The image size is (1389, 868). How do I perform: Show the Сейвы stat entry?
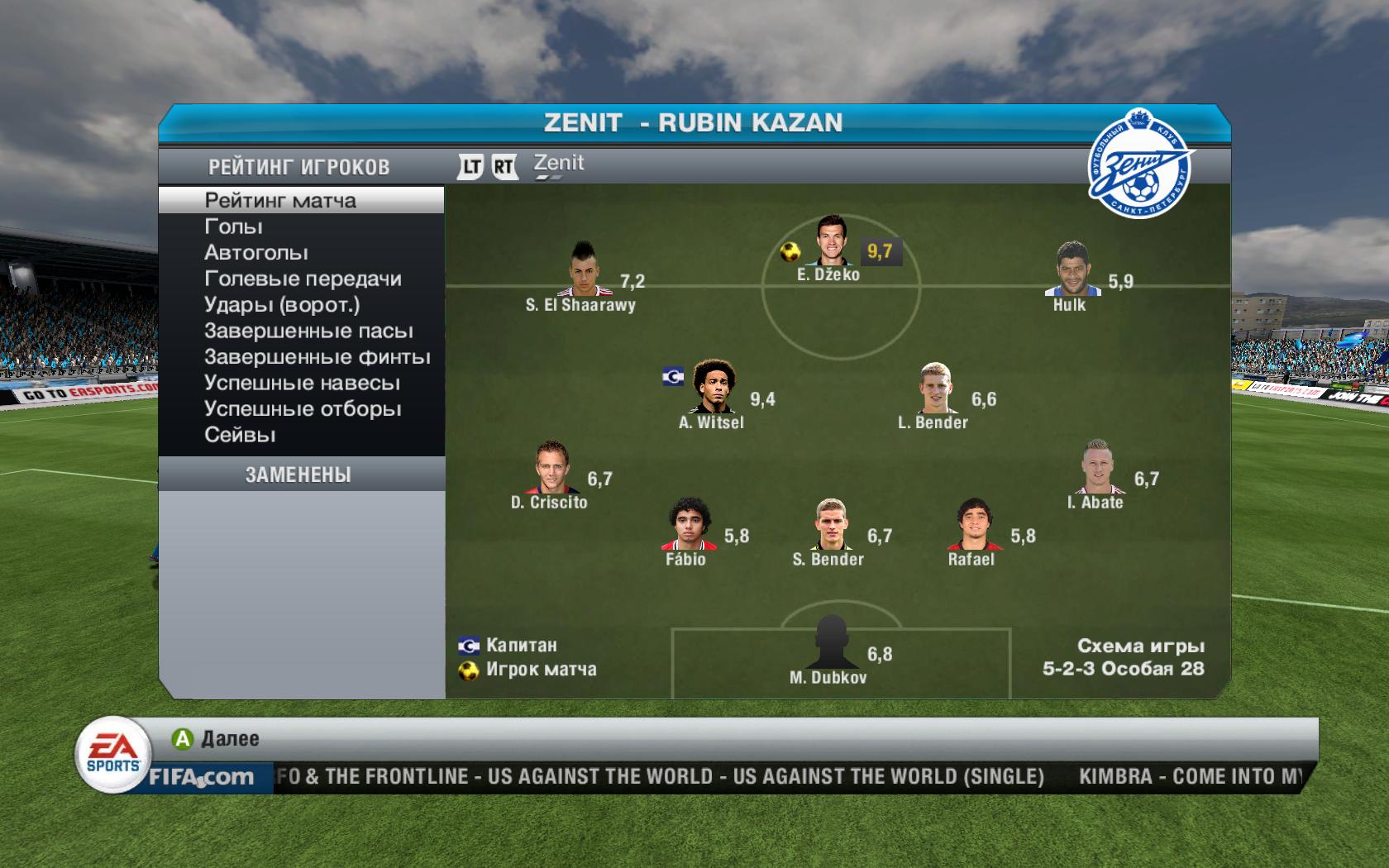coord(240,435)
